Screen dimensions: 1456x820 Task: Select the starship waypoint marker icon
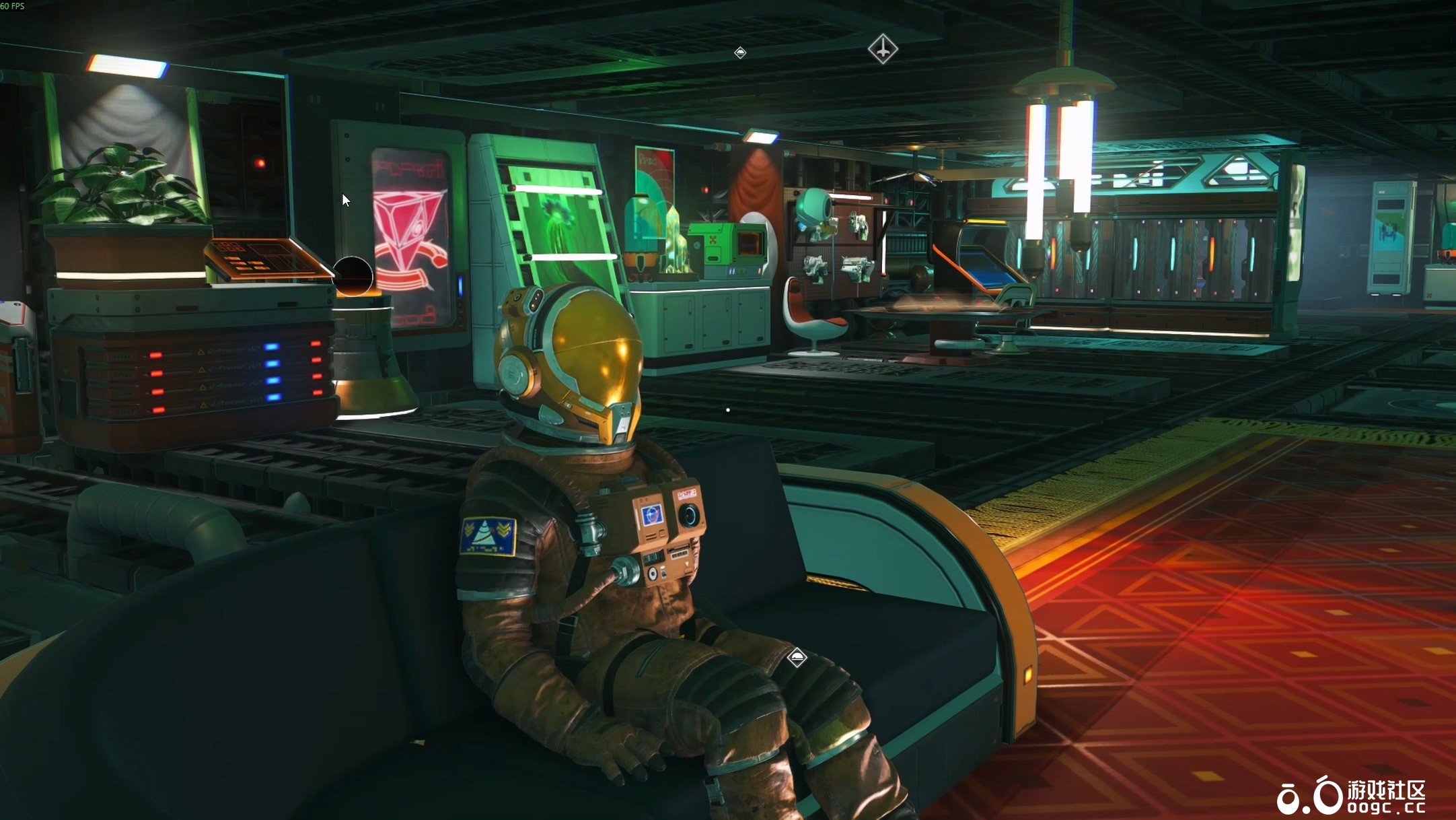click(882, 50)
